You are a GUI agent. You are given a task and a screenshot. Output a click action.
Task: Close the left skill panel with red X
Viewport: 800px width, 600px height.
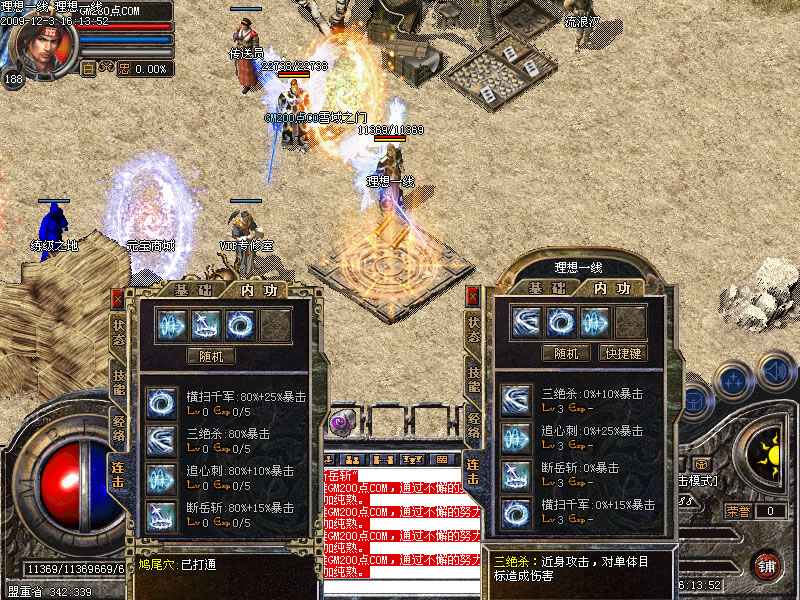[118, 298]
